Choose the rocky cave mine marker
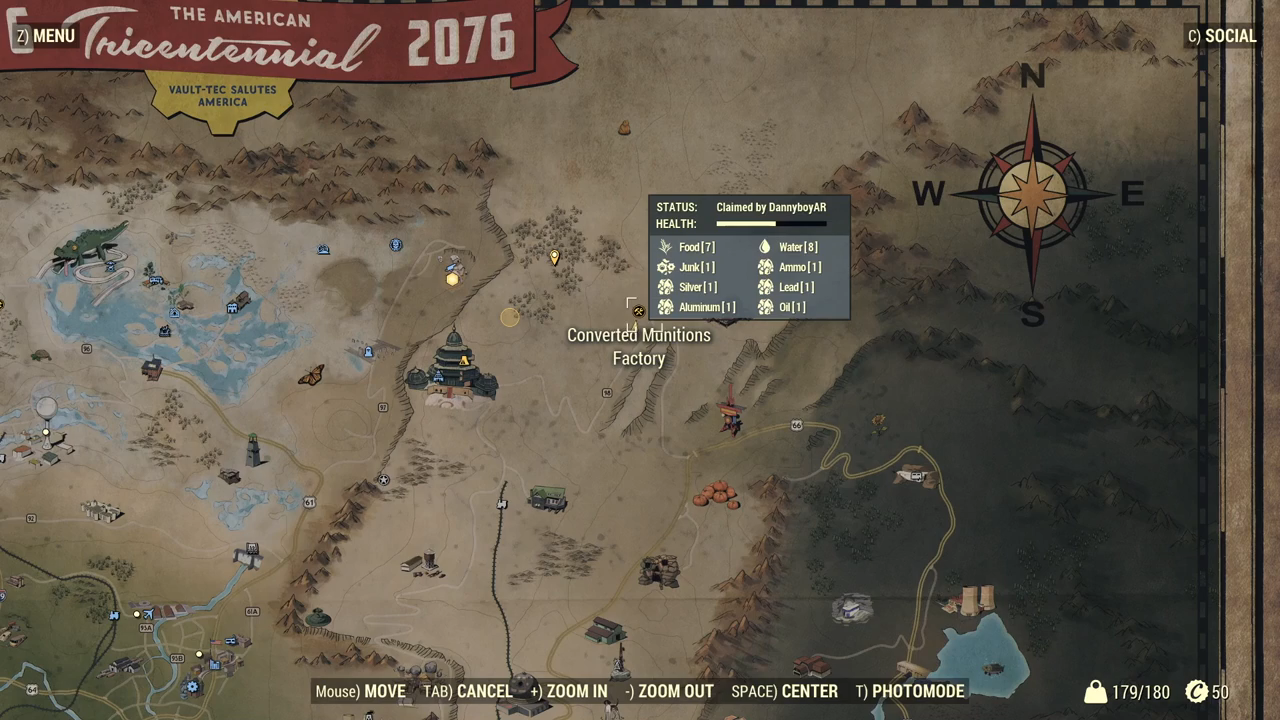This screenshot has width=1280, height=720. click(x=659, y=571)
